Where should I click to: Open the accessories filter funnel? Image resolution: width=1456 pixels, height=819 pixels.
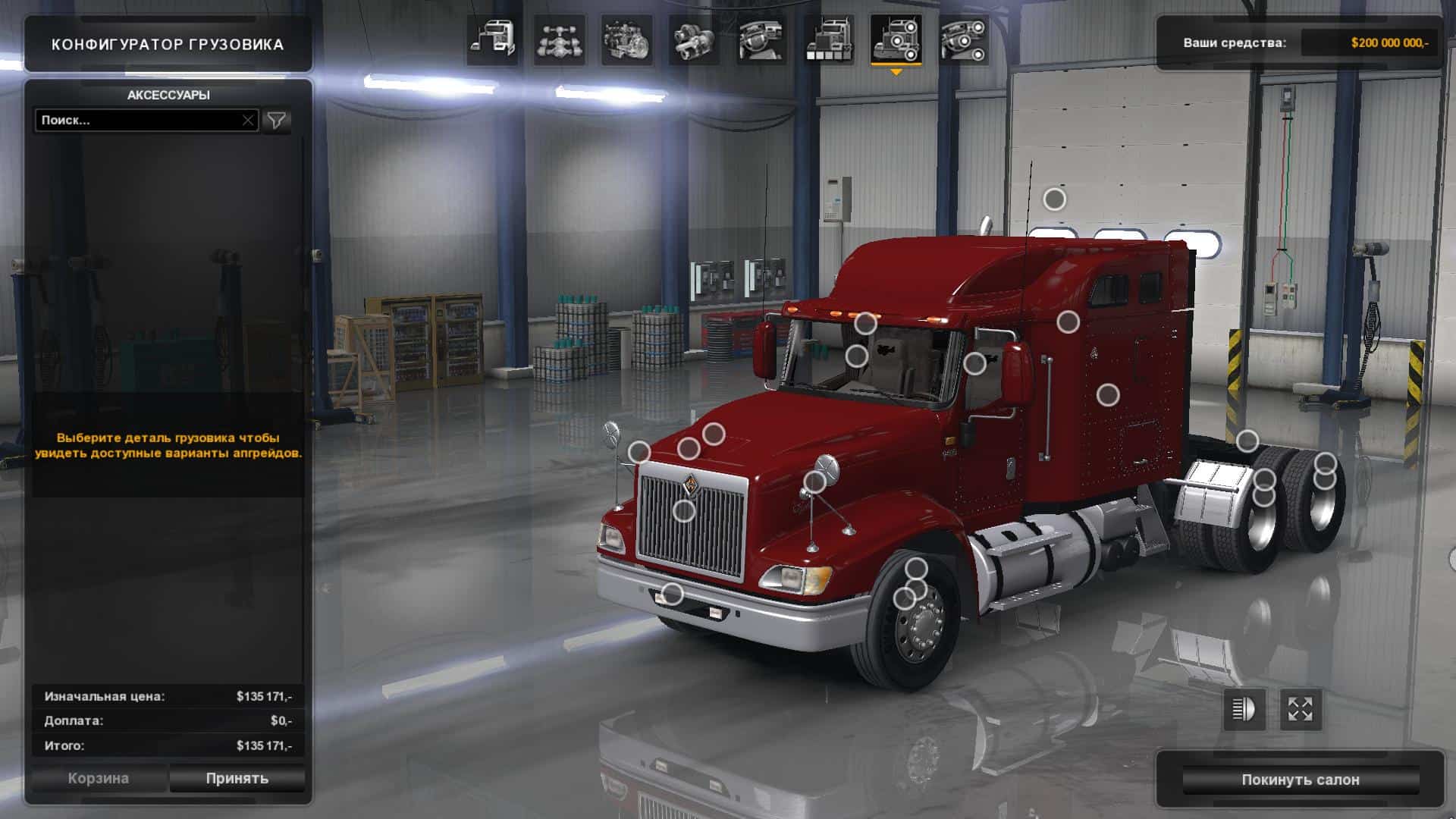[x=277, y=120]
